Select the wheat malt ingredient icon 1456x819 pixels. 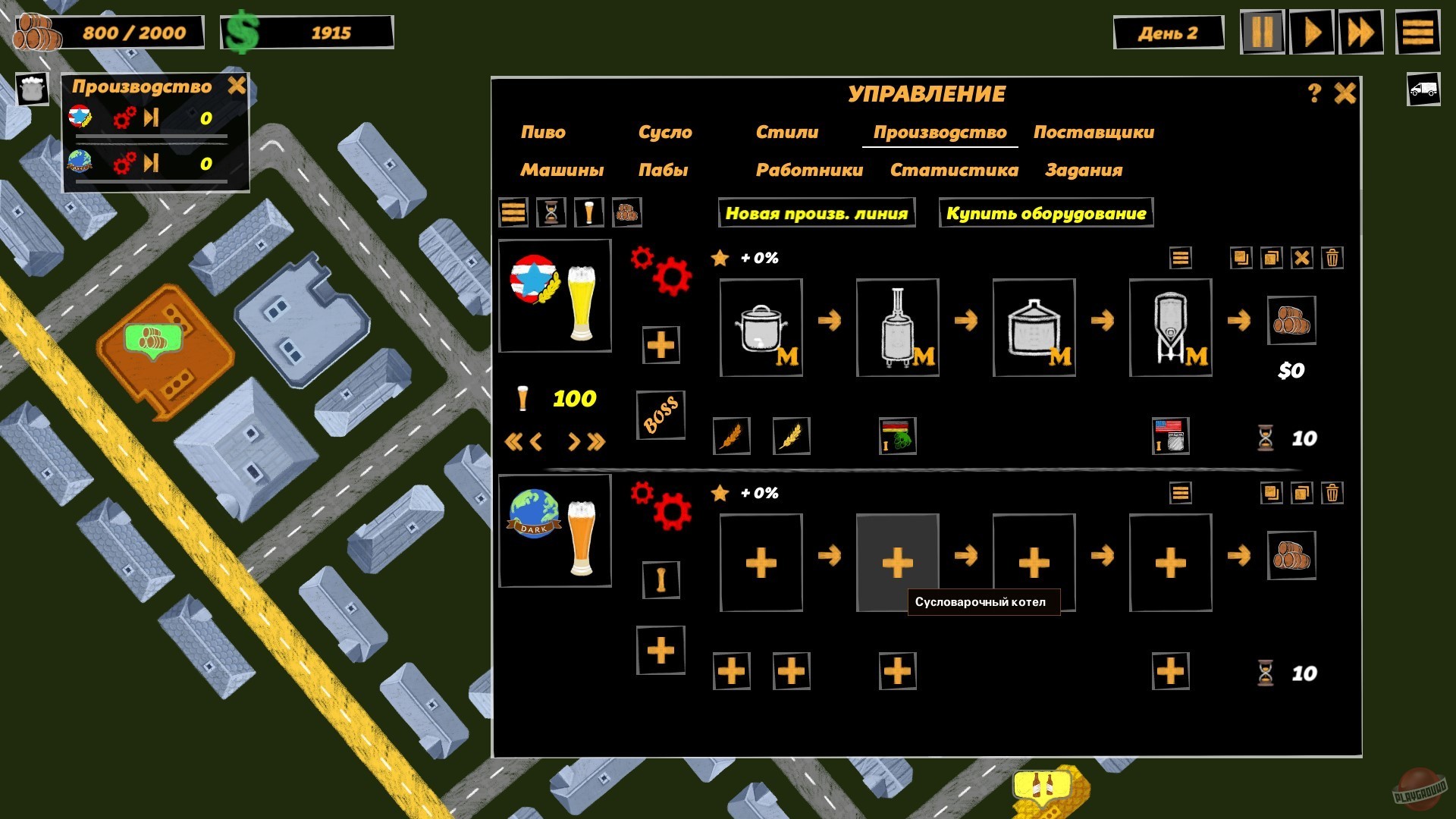point(791,437)
